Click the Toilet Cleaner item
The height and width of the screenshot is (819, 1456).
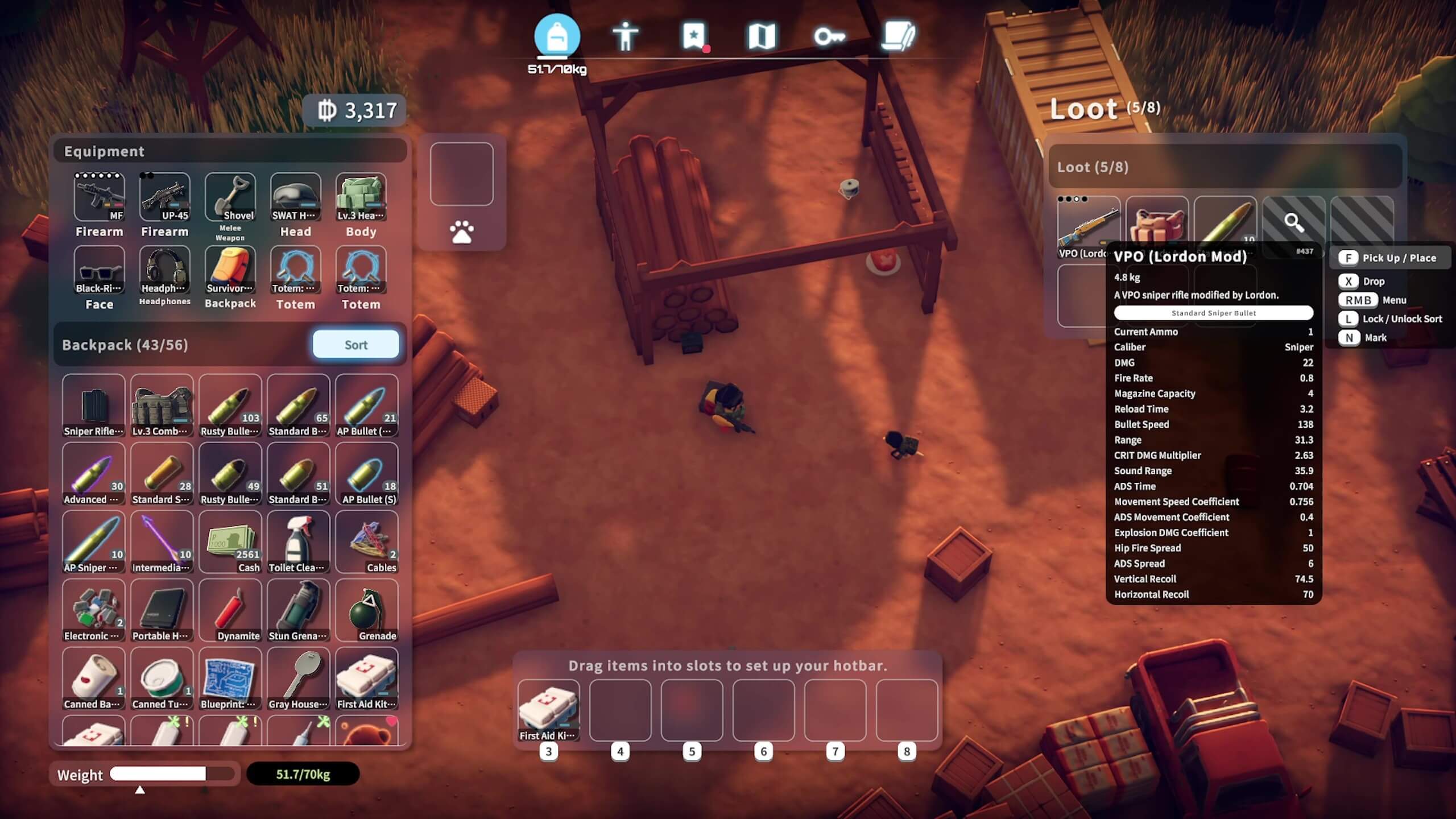pyautogui.click(x=298, y=542)
